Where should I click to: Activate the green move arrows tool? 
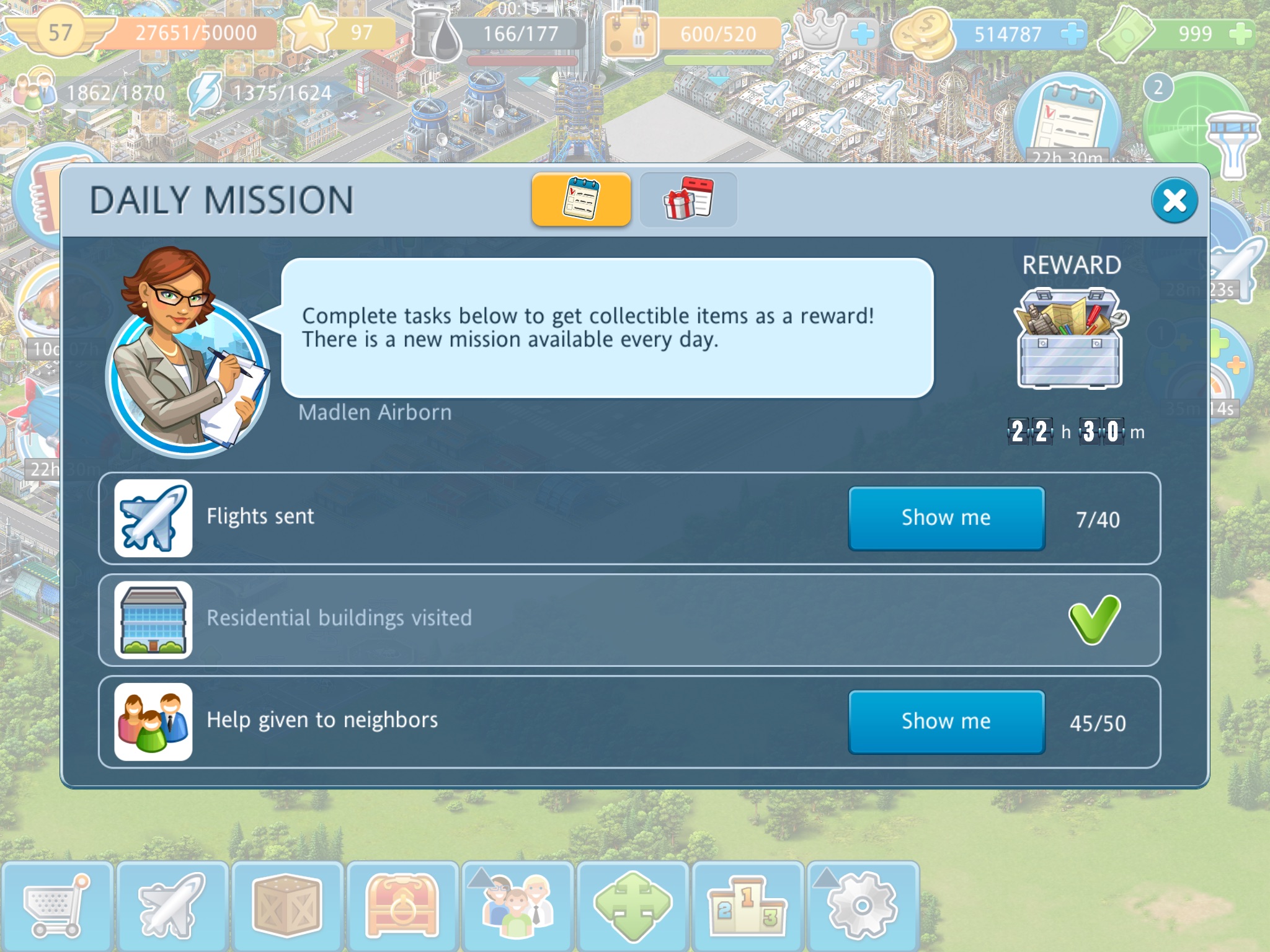(x=633, y=906)
